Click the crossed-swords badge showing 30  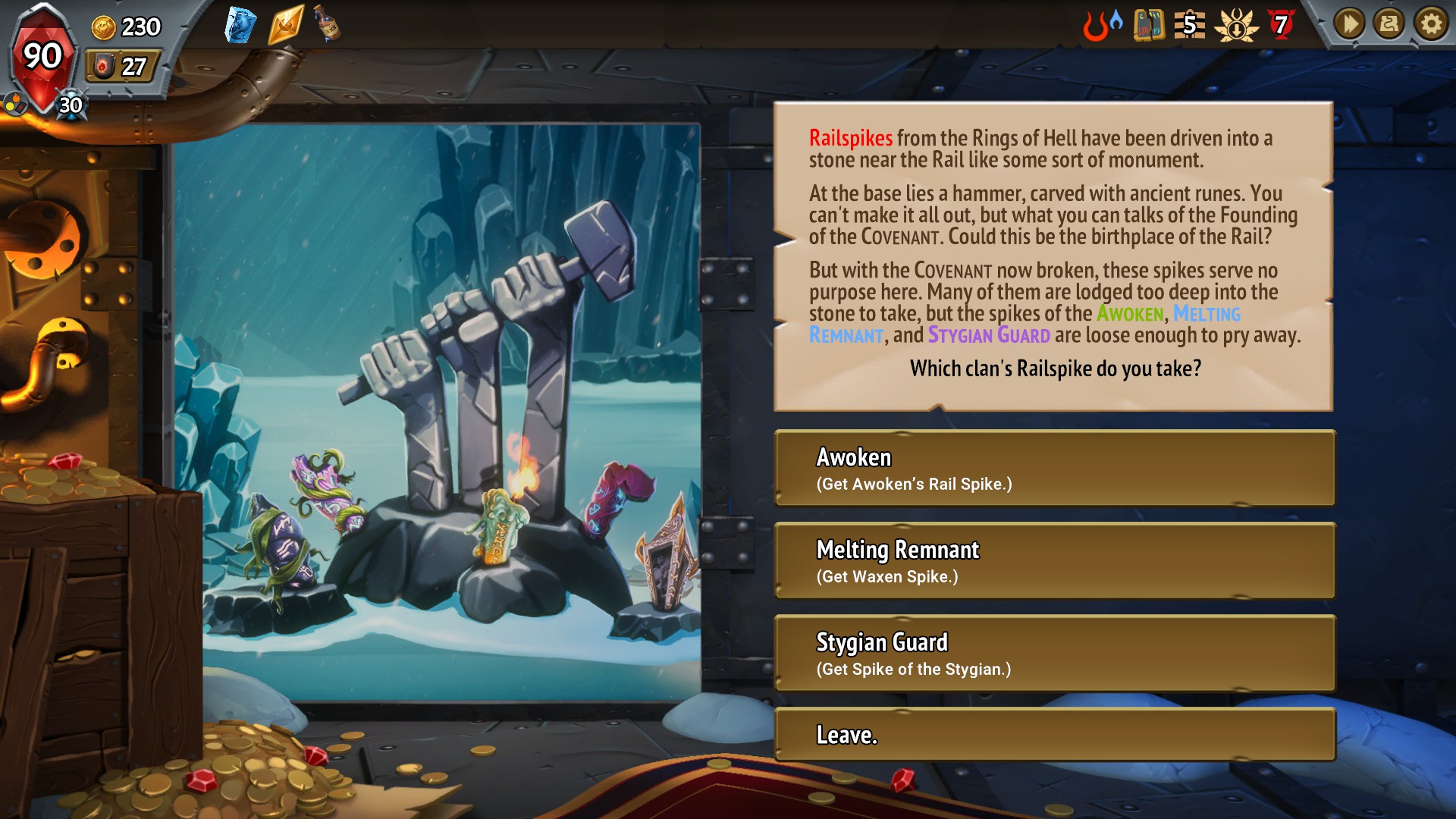(71, 105)
